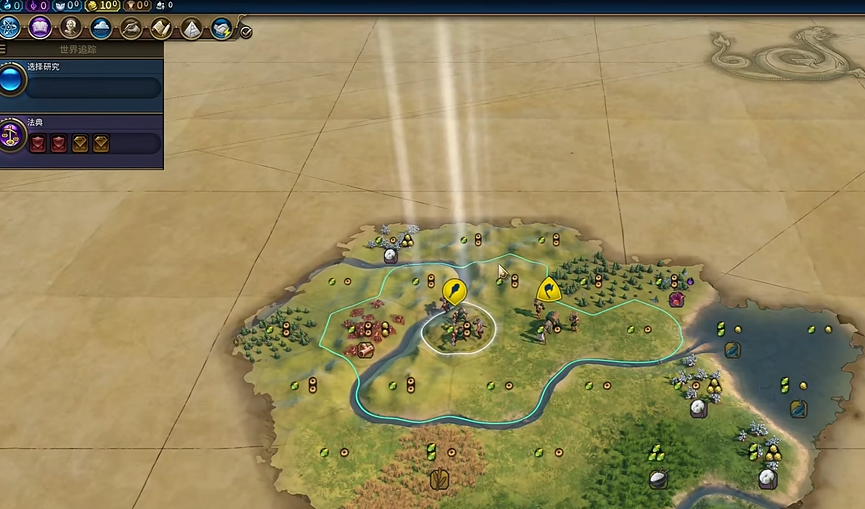
Task: Open the government bust icon
Action: click(x=71, y=28)
